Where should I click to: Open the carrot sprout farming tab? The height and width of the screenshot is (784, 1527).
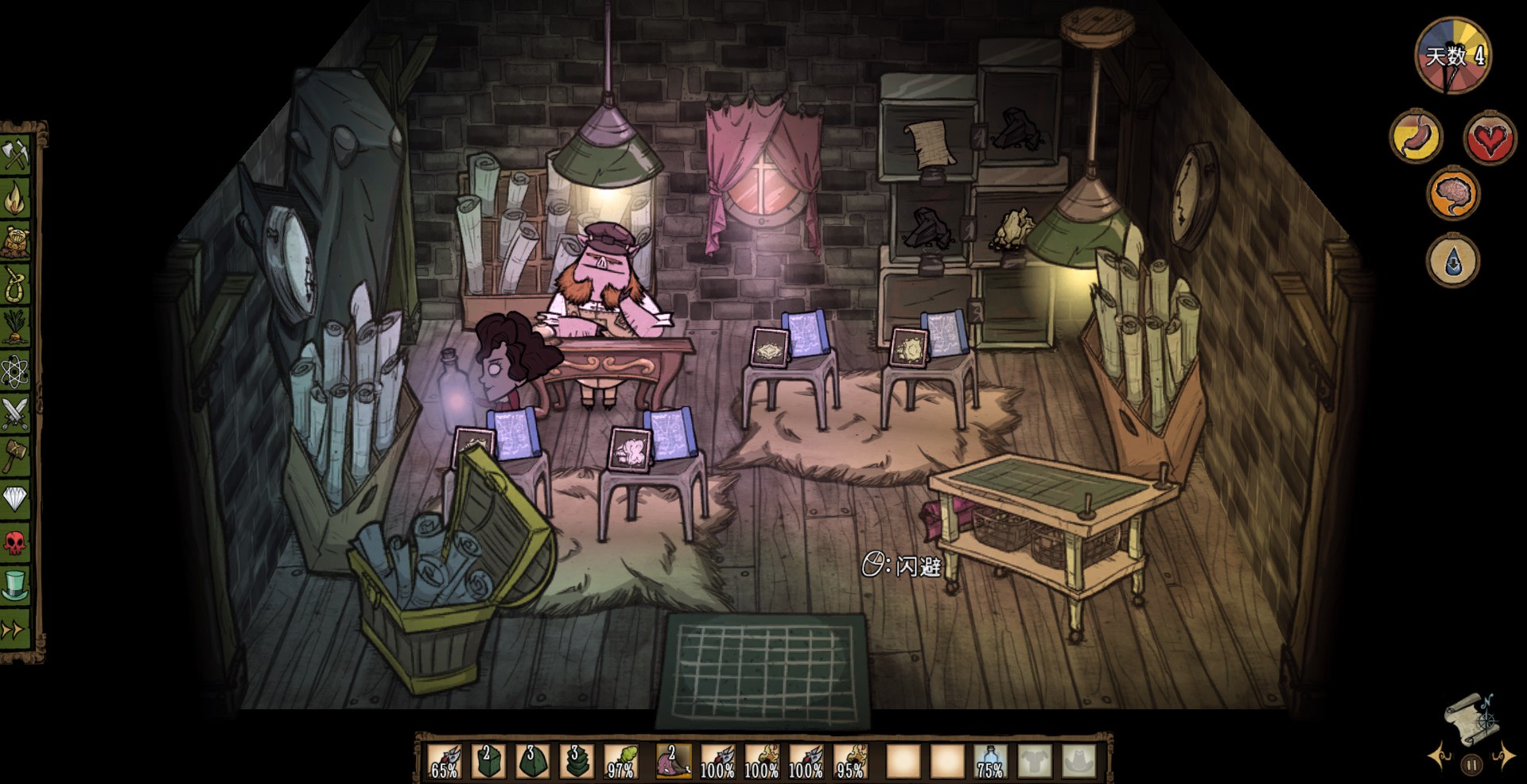tap(16, 326)
